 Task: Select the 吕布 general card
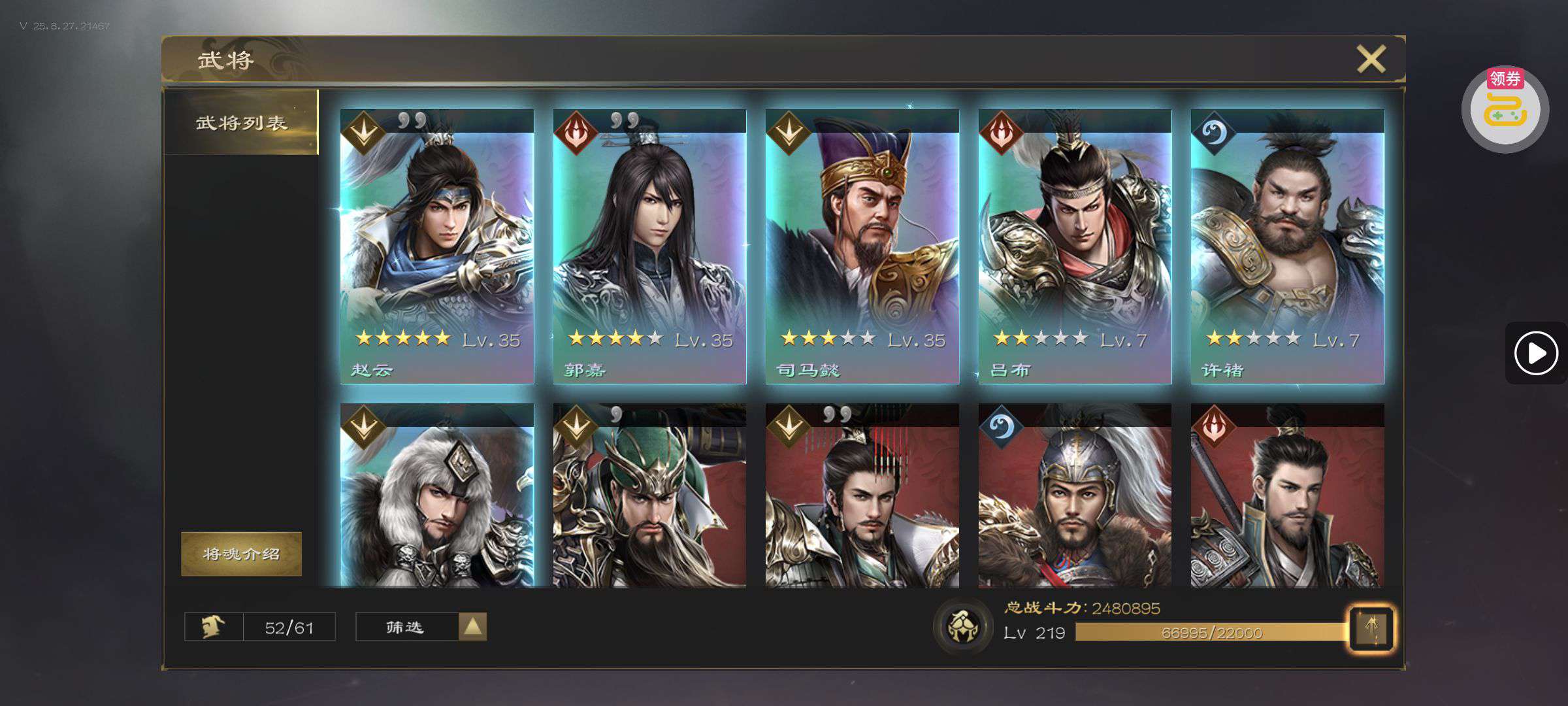pyautogui.click(x=1075, y=246)
